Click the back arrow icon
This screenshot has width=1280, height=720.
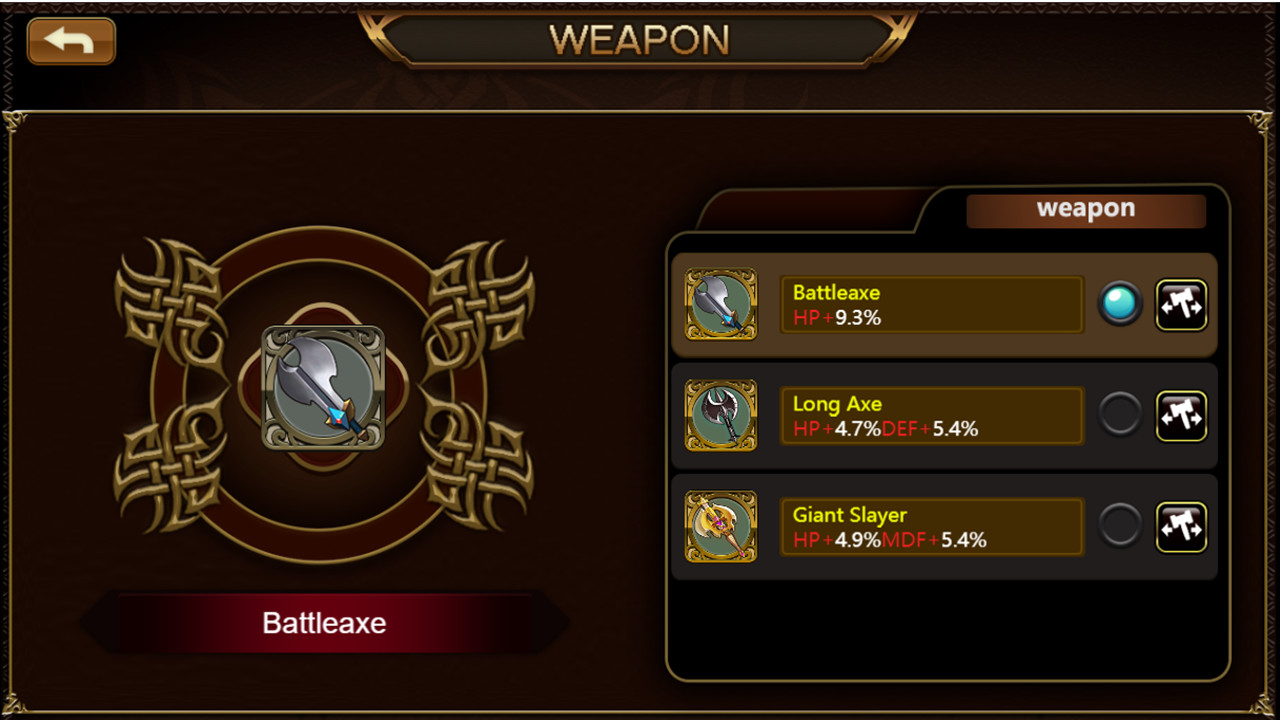(x=70, y=41)
